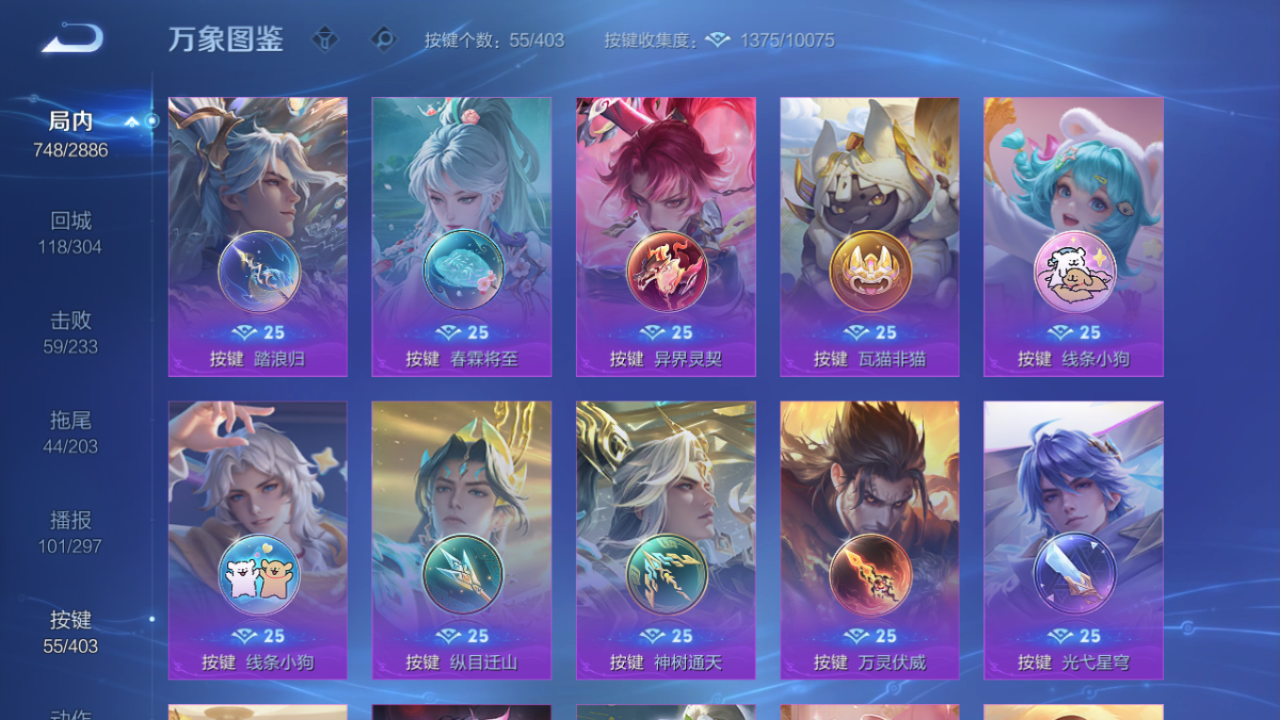Select the 拖尾 category in sidebar
Screen dimensions: 1280x720
pyautogui.click(x=70, y=433)
